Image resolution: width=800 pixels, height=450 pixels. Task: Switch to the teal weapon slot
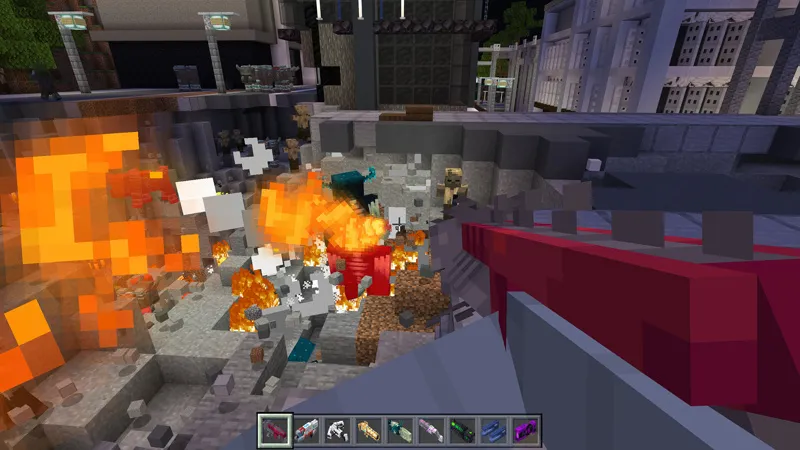400,431
